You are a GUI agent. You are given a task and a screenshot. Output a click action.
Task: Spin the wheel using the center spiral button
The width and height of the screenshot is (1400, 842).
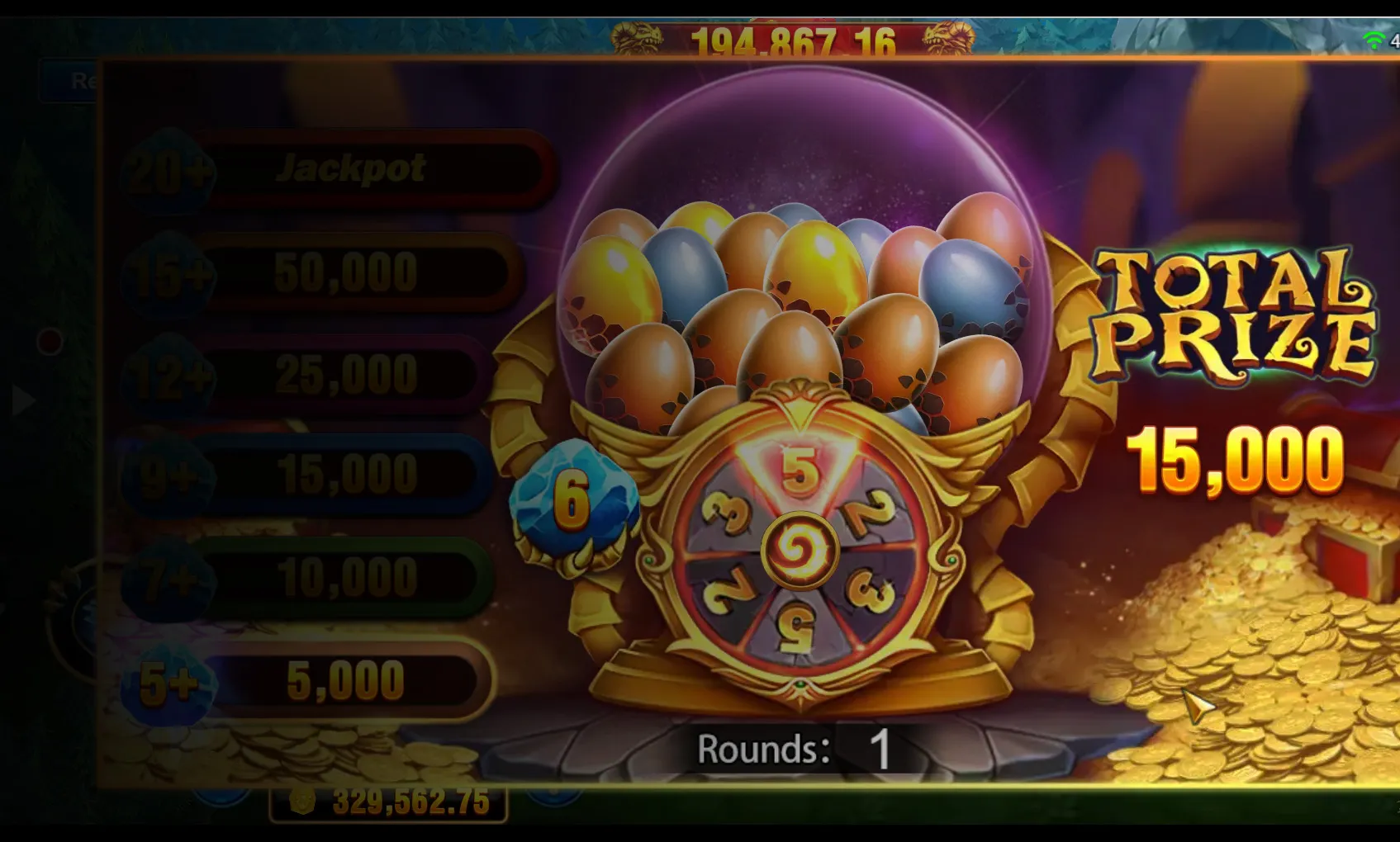799,551
